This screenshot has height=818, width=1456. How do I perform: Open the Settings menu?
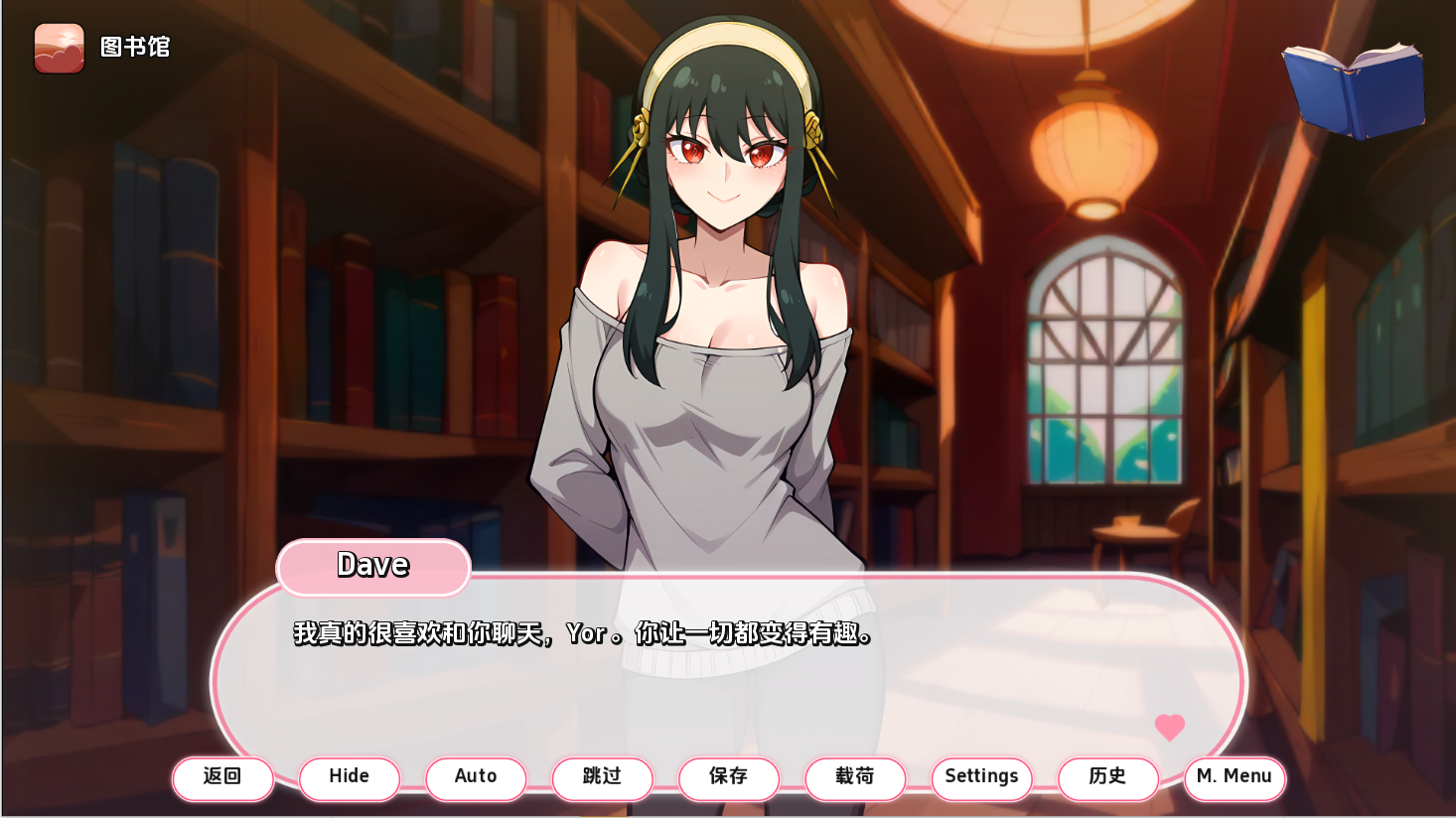tap(981, 778)
